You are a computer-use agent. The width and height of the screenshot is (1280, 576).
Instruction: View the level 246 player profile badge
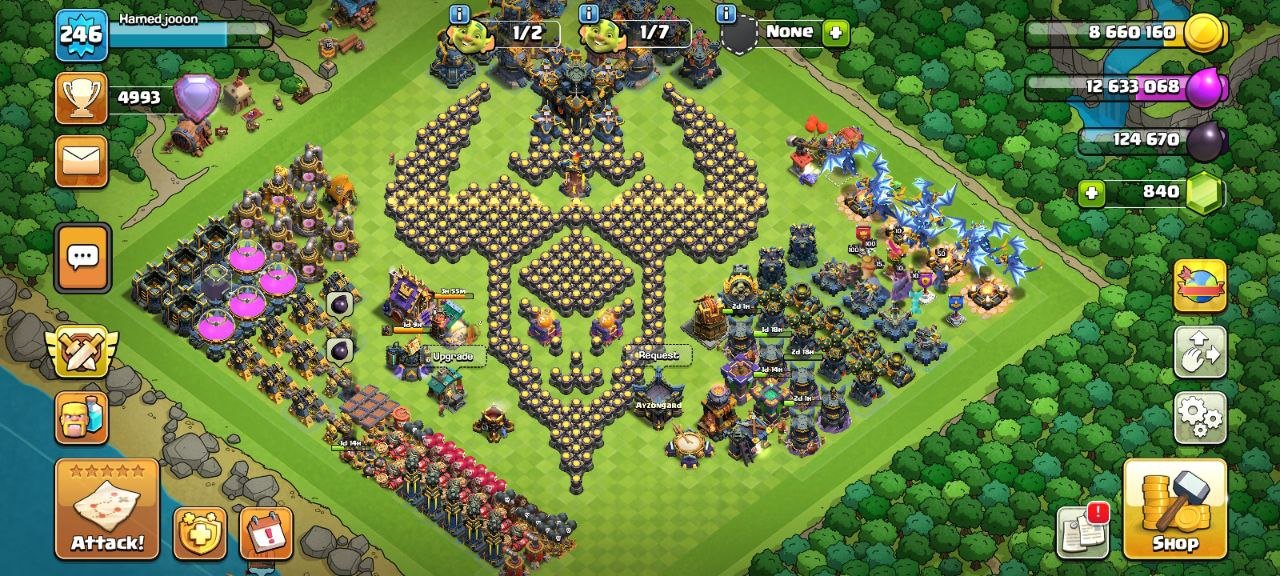(x=81, y=36)
